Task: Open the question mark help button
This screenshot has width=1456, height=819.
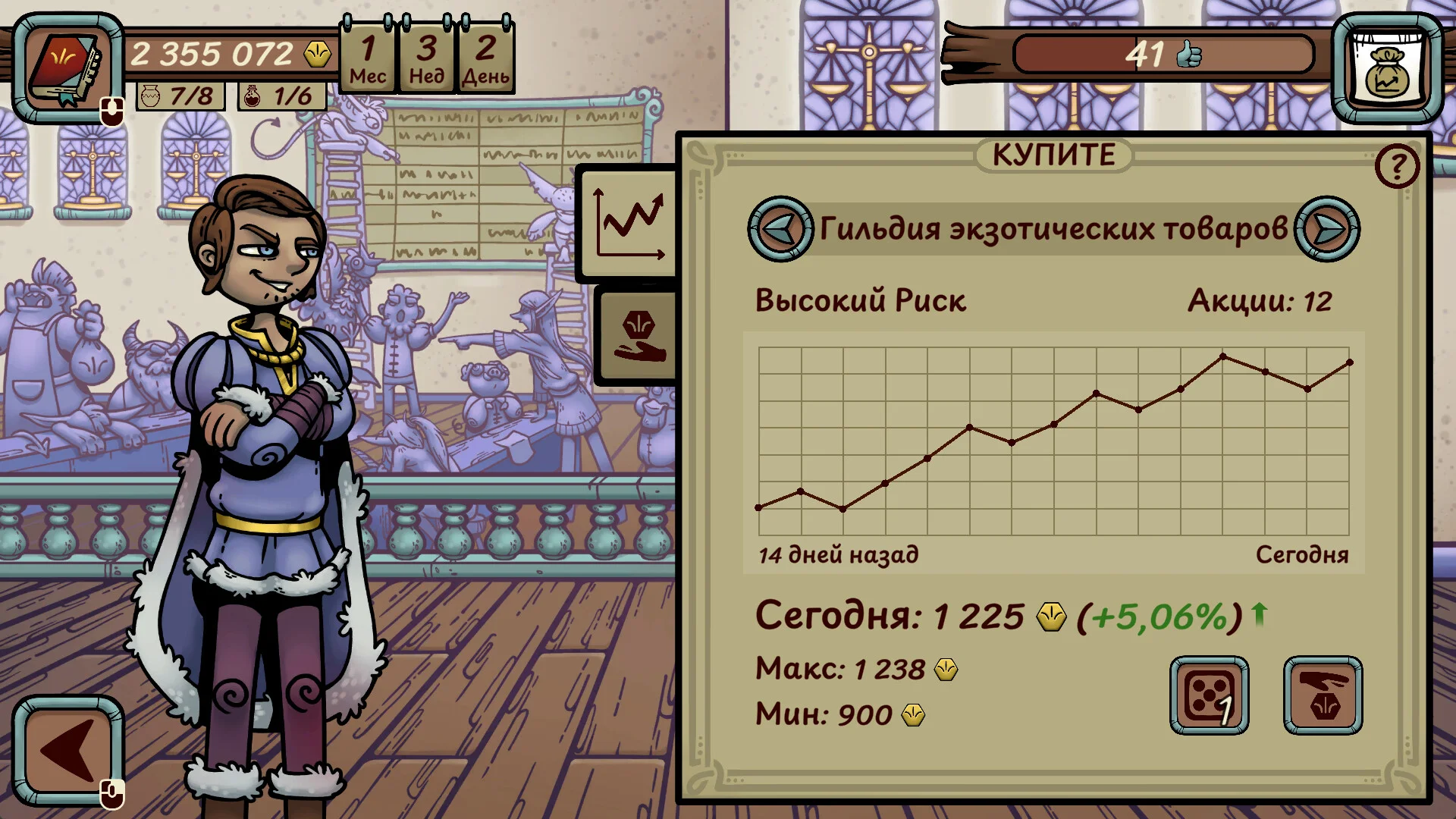Action: pyautogui.click(x=1396, y=166)
